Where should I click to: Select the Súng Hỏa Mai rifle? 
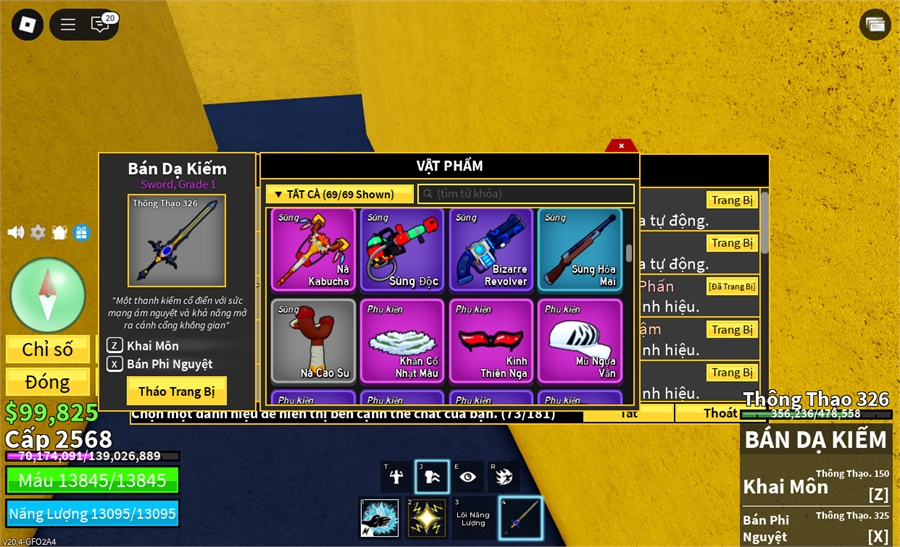point(580,250)
